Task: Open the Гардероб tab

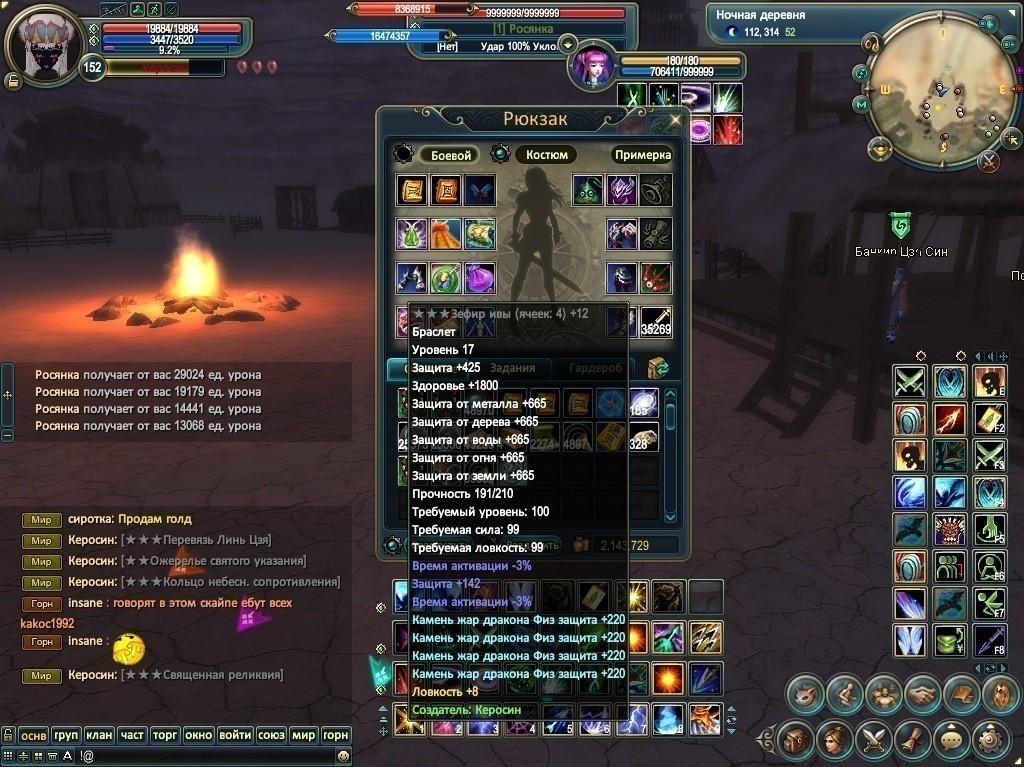Action: [596, 368]
